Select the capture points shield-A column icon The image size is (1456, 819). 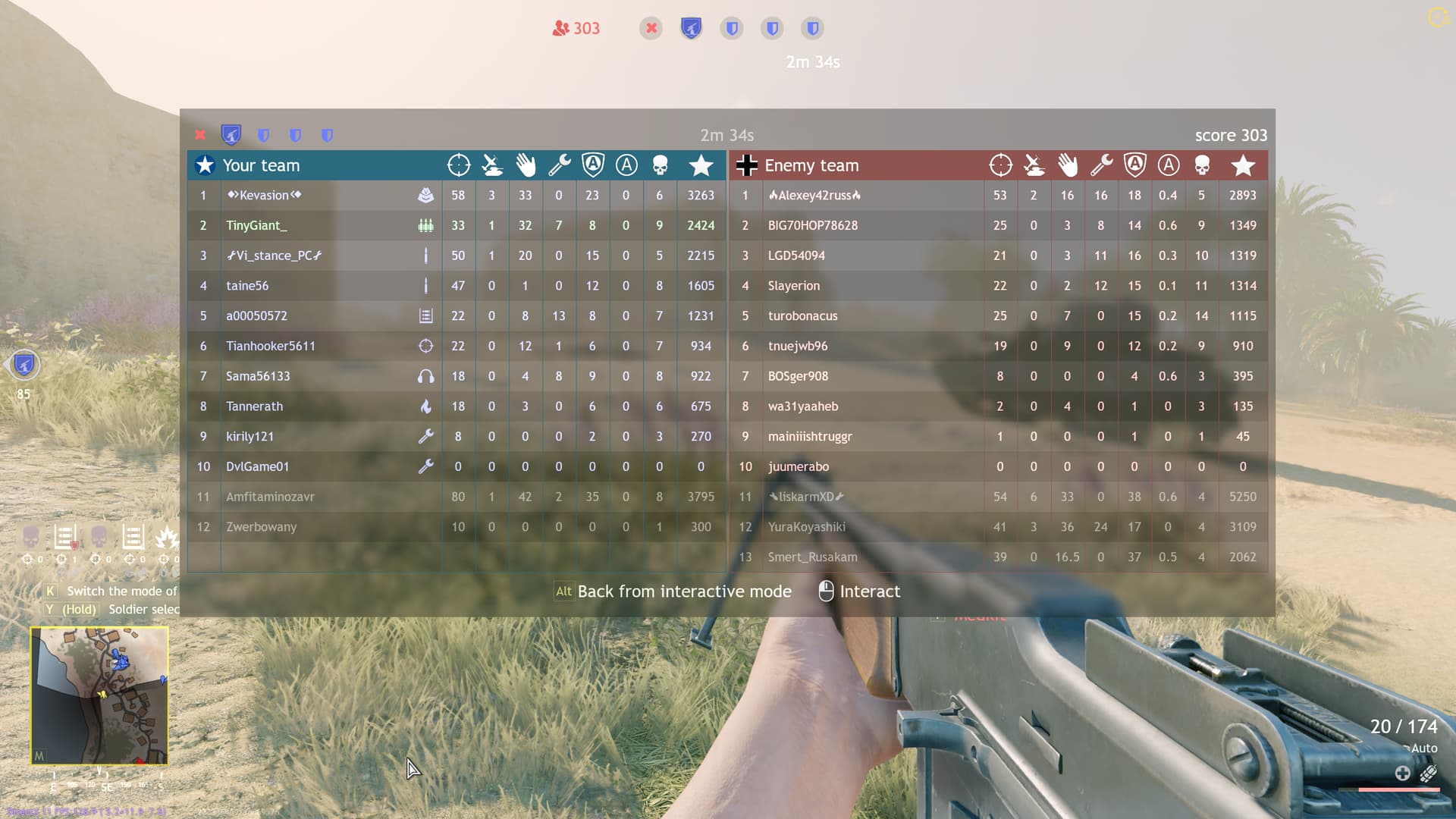coord(592,165)
